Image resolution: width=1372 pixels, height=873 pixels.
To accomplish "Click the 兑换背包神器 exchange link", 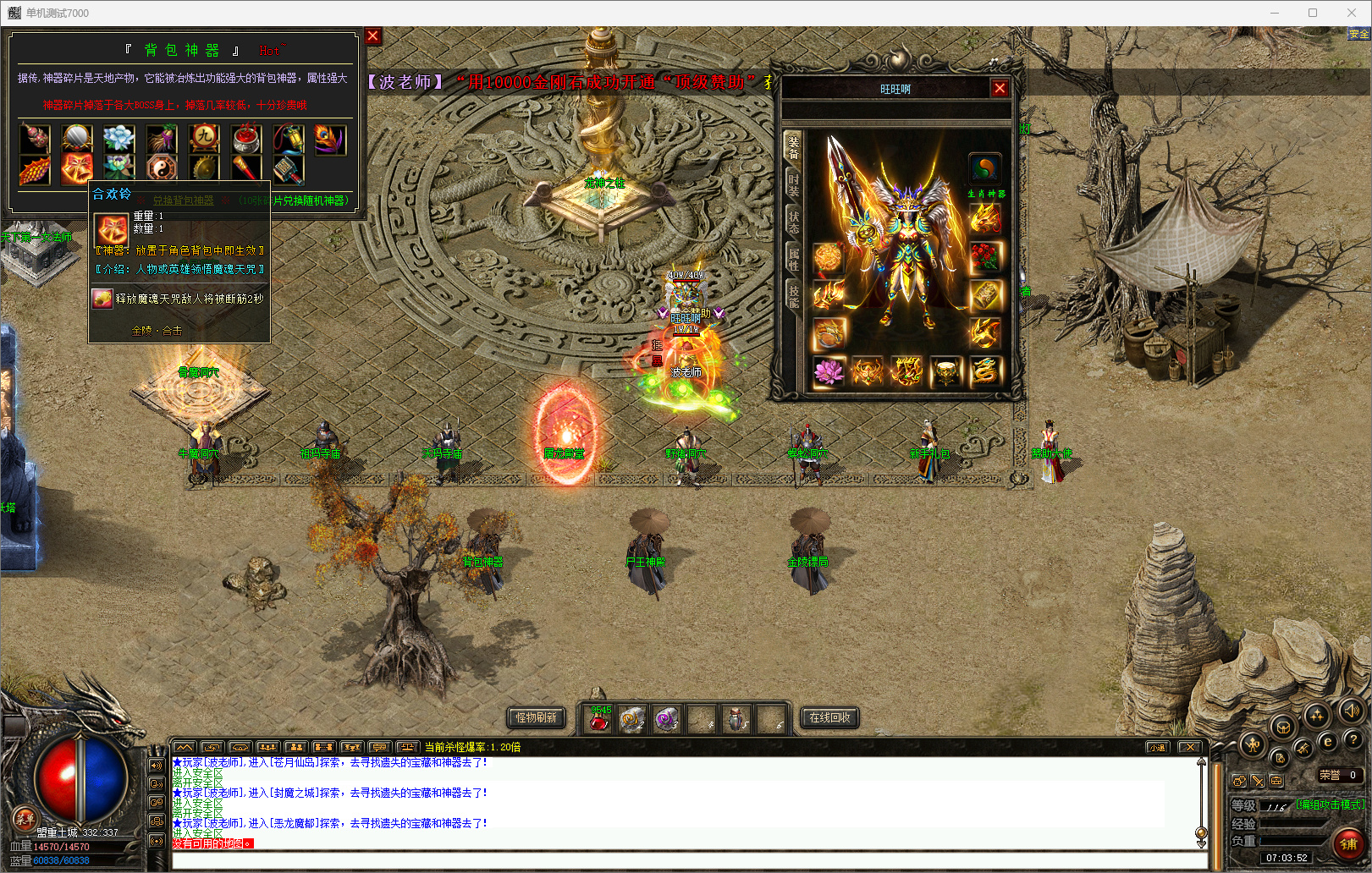I will click(x=183, y=200).
